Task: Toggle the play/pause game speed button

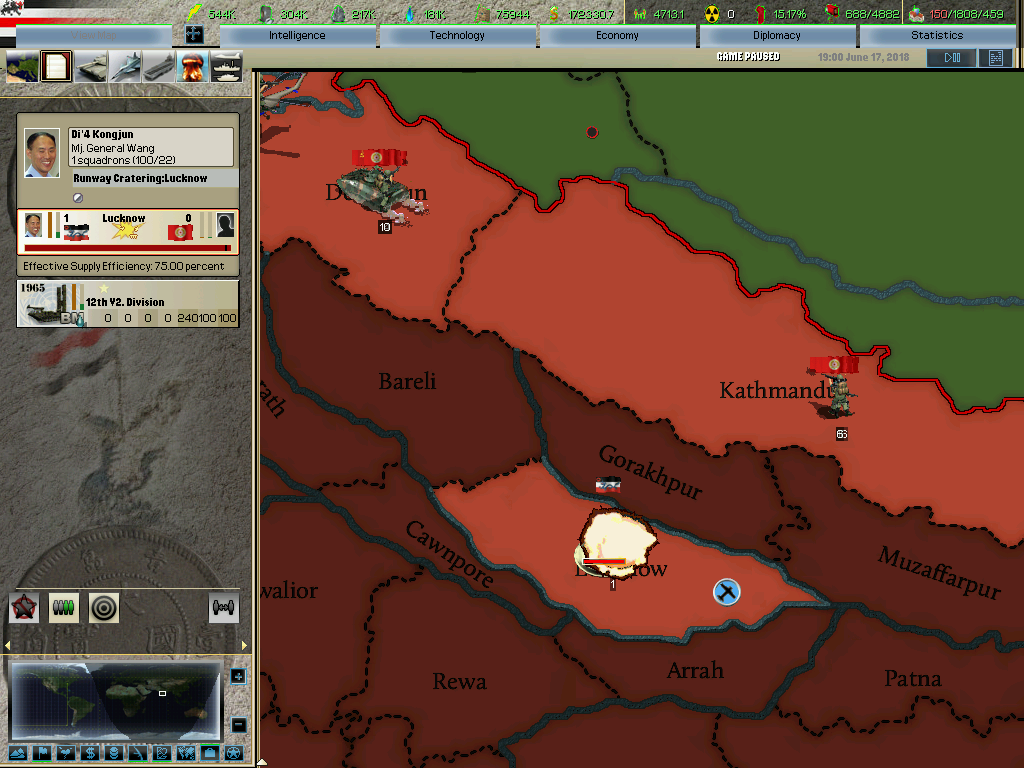Action: pyautogui.click(x=950, y=58)
